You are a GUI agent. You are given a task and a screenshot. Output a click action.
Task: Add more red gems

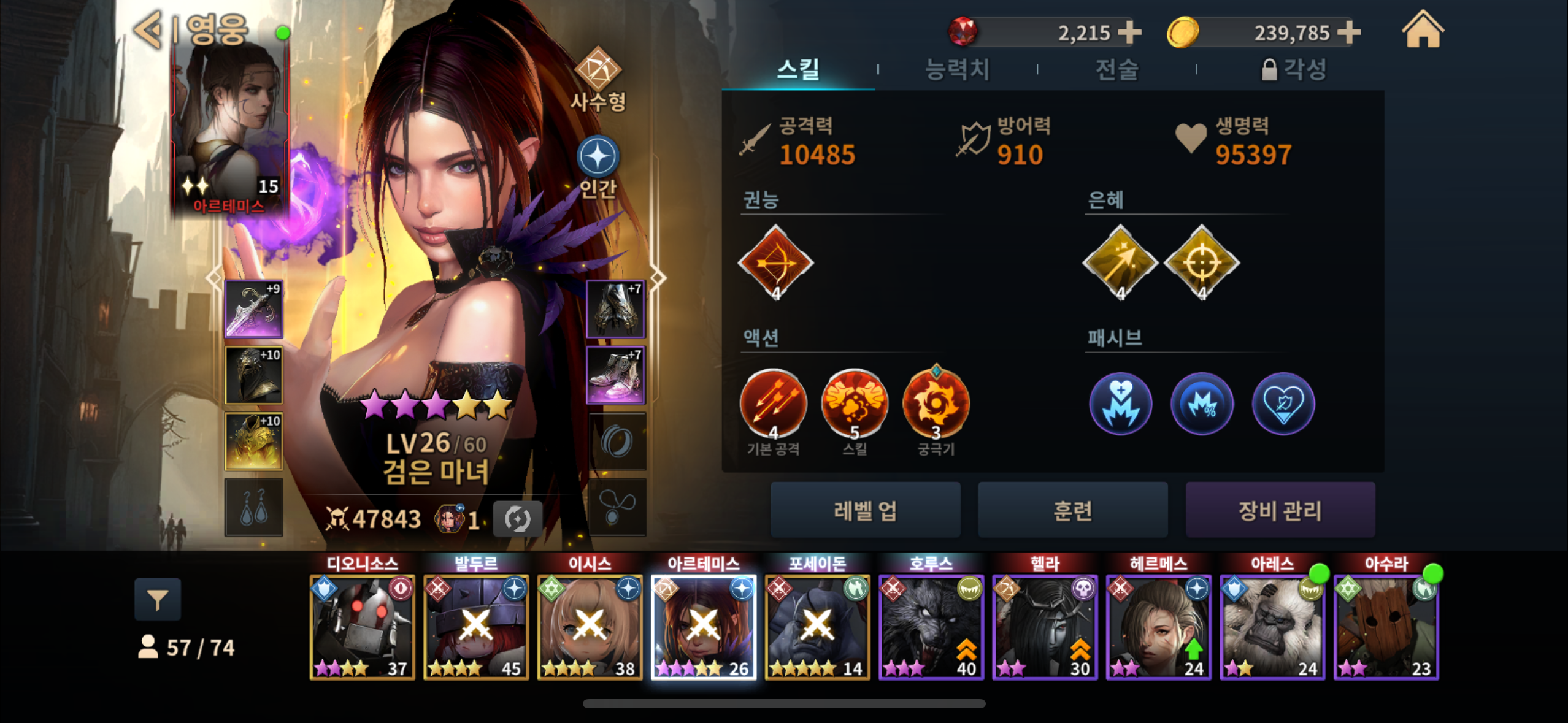1129,32
